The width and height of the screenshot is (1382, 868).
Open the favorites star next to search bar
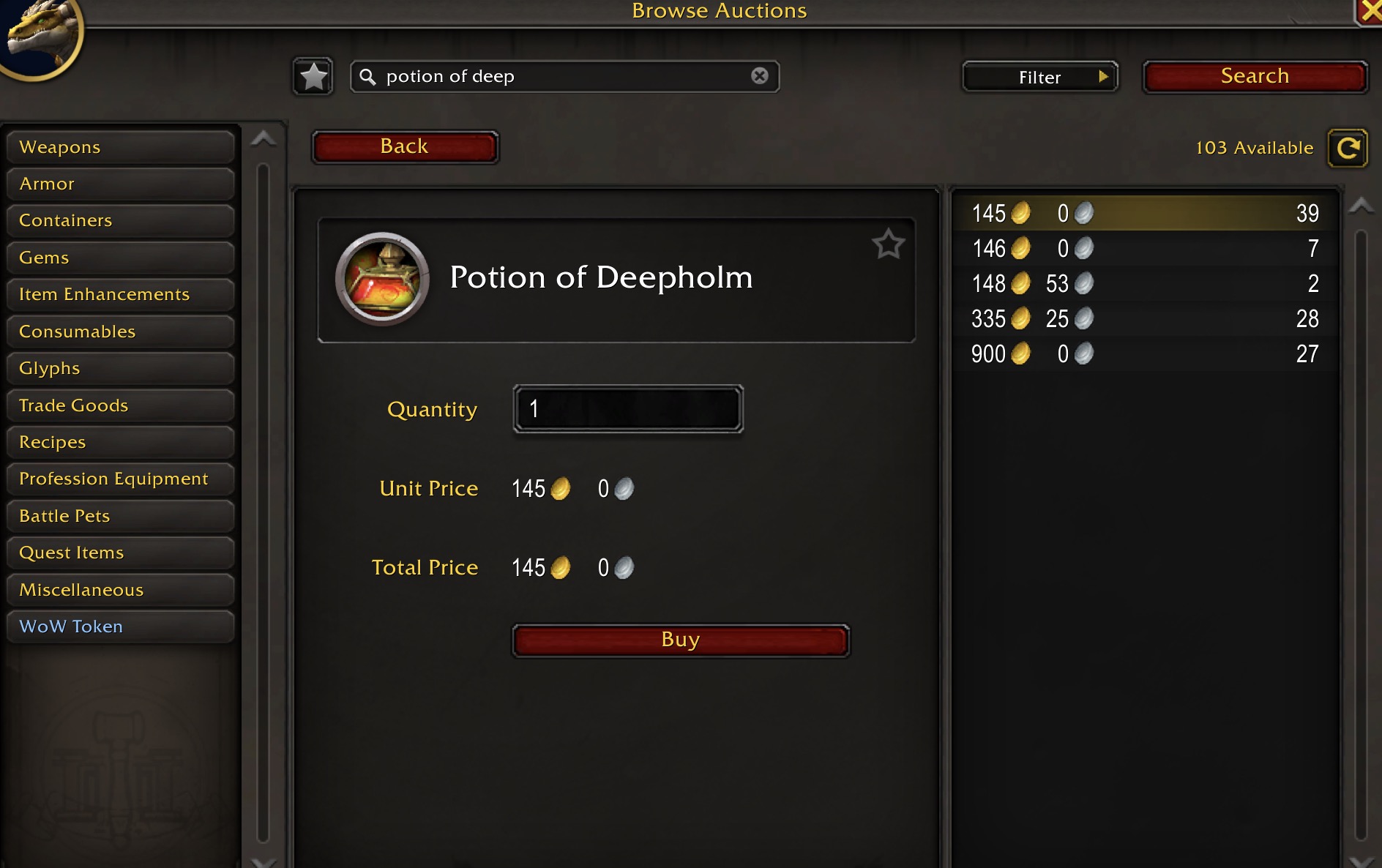[x=313, y=75]
